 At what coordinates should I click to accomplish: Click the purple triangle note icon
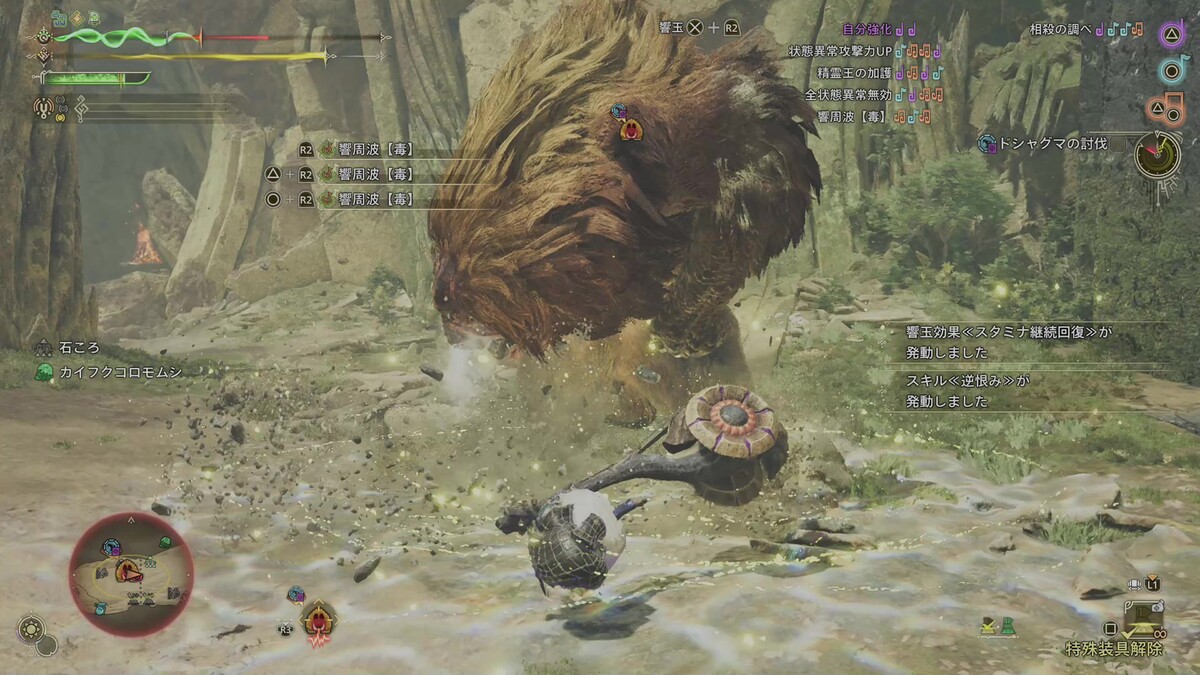1172,34
